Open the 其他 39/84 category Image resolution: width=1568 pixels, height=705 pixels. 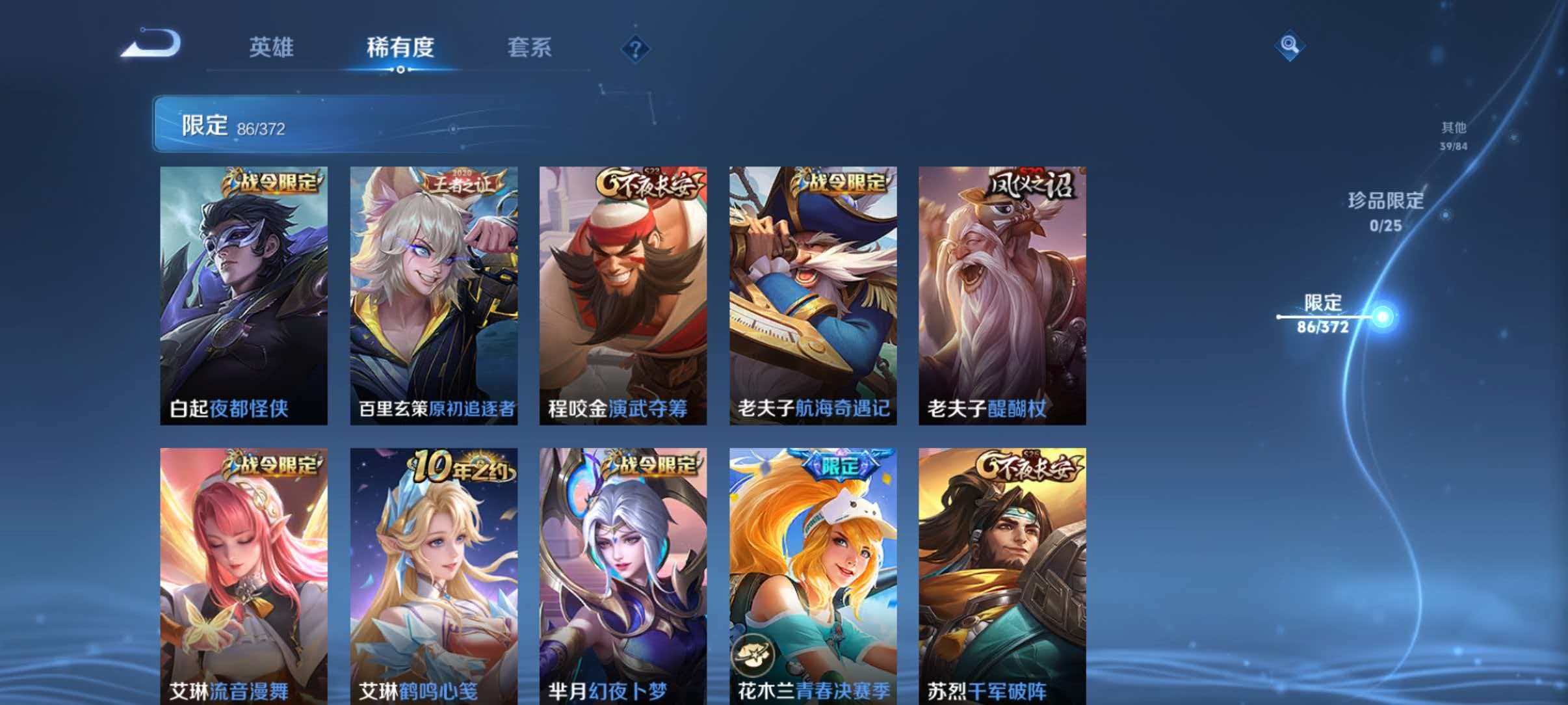coord(1452,135)
